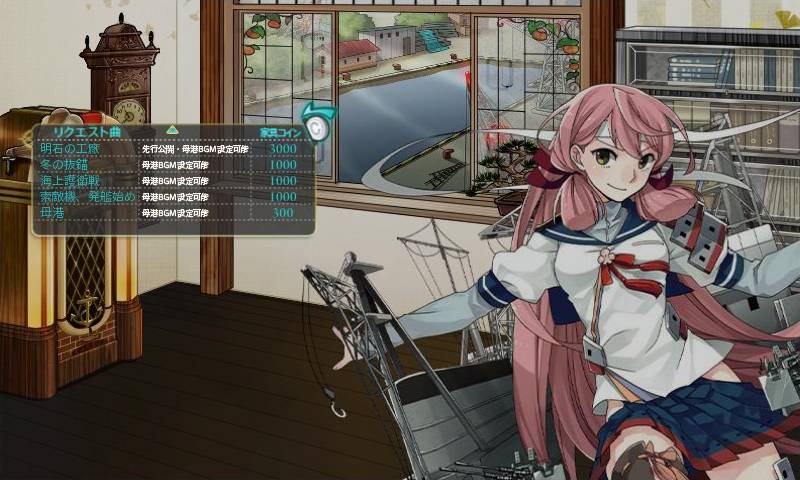Request the 索敵機、発艦始め song
The height and width of the screenshot is (480, 800).
(85, 197)
